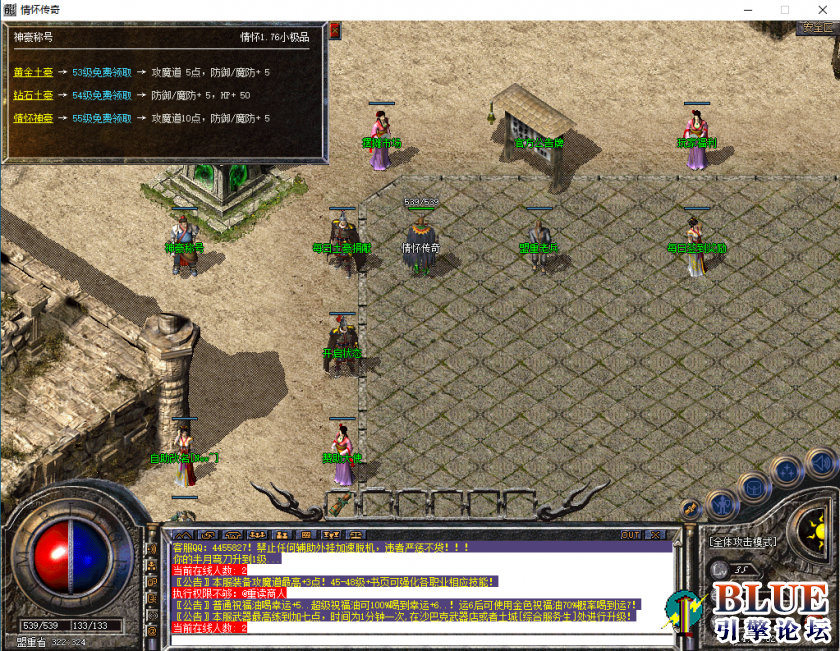Switch the 全体攻击模式 attack mode label
The image size is (840, 651).
(x=743, y=542)
